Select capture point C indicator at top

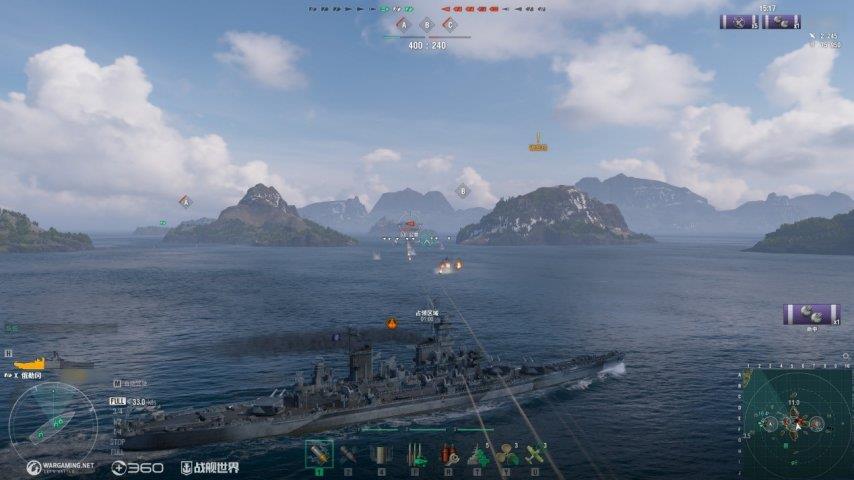pyautogui.click(x=450, y=25)
